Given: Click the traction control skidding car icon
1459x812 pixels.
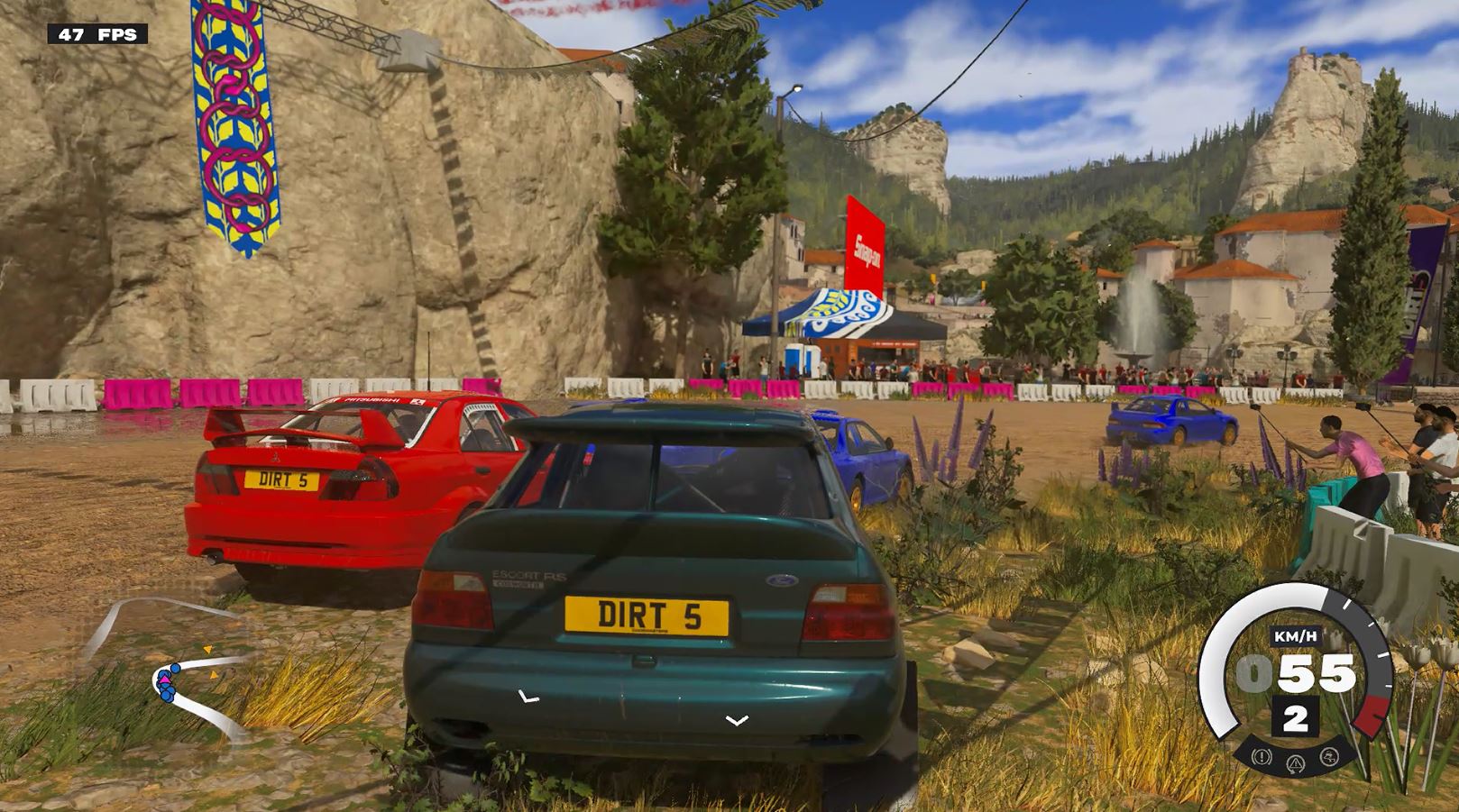Looking at the screenshot, I should (x=1327, y=756).
